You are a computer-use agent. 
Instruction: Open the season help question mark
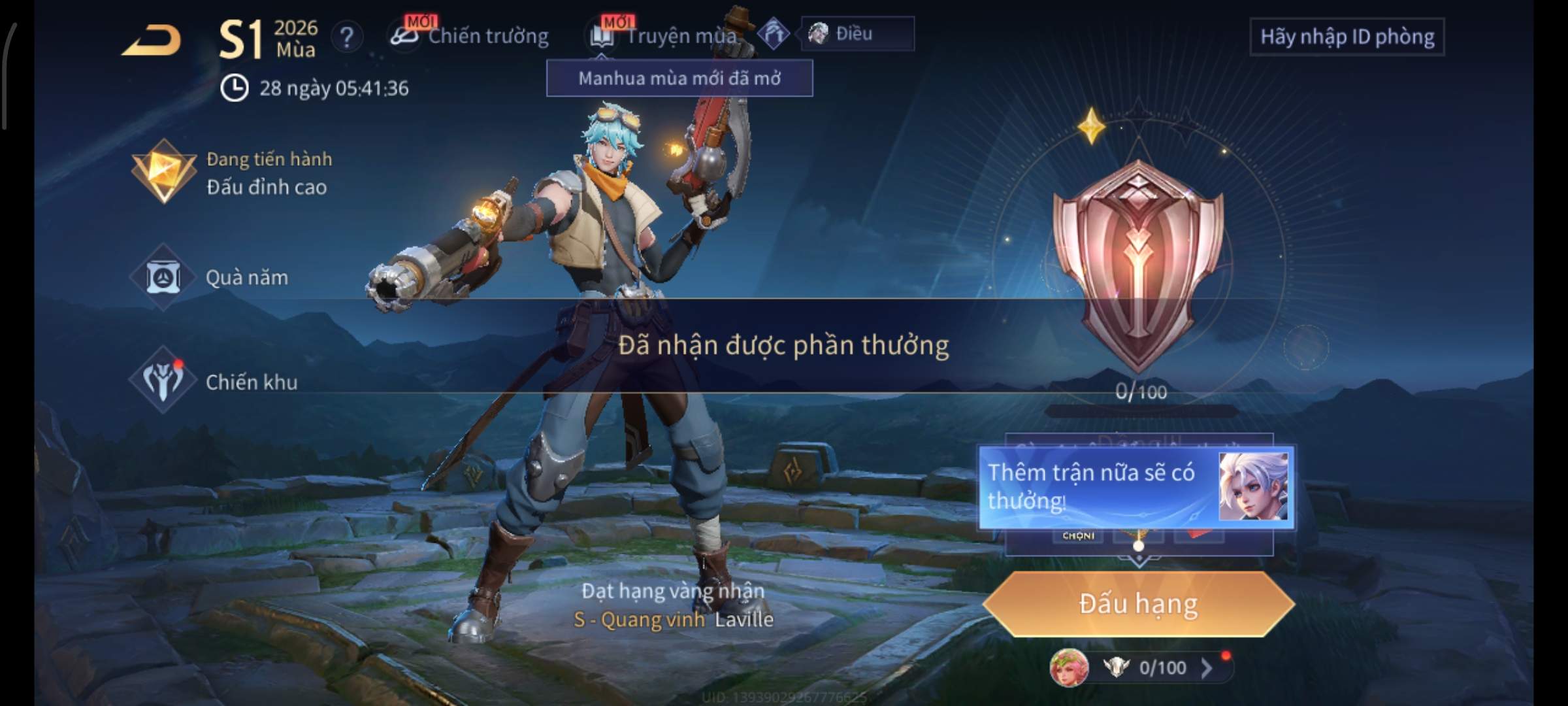point(347,37)
